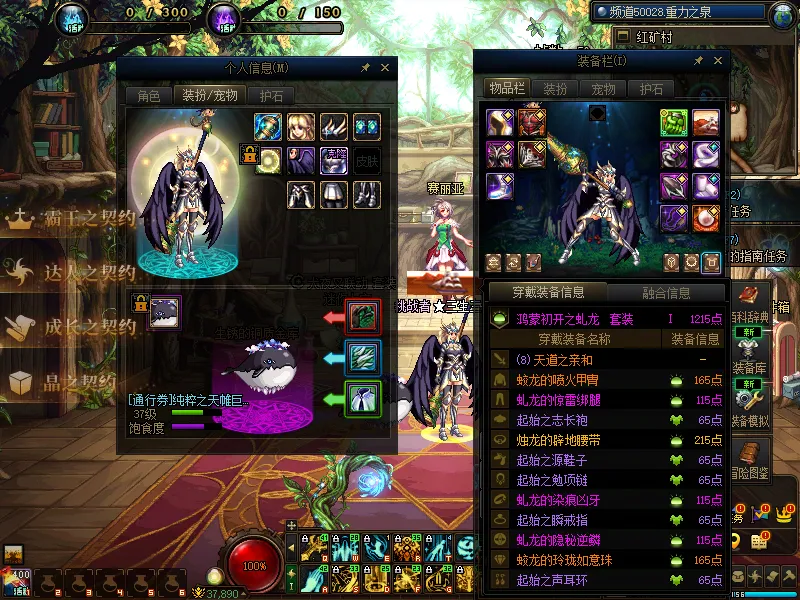Click the green fist equipment slot
The height and width of the screenshot is (600, 800).
coord(672,122)
